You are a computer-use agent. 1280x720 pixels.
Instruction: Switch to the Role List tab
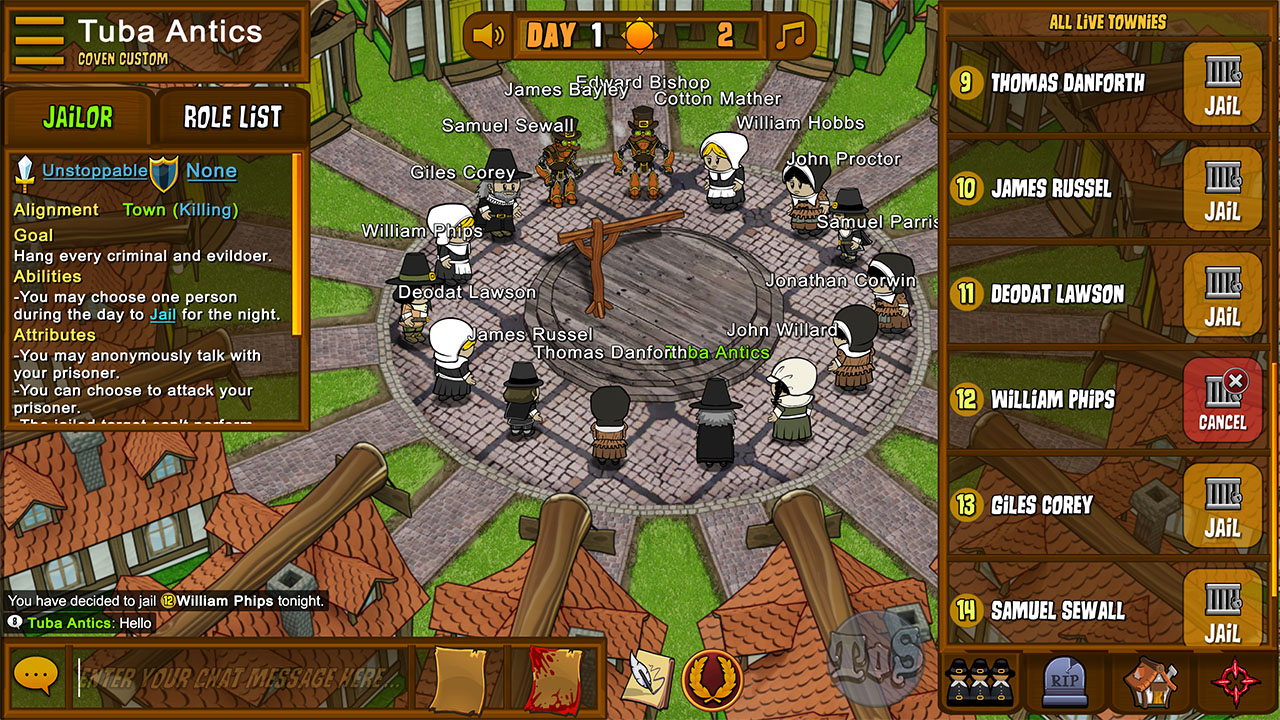[232, 117]
